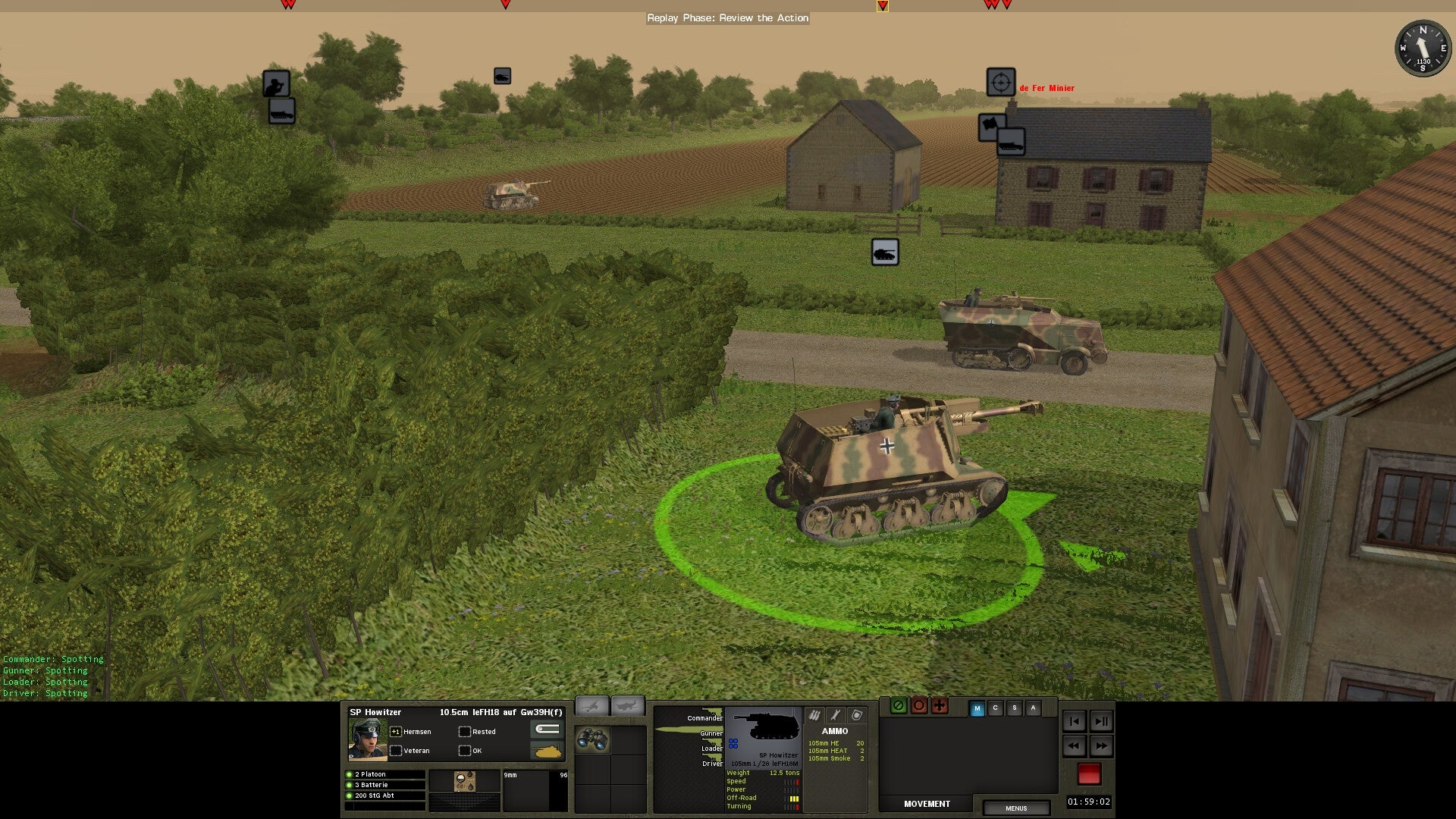The height and width of the screenshot is (819, 1456).
Task: Open the MENUS panel
Action: click(1016, 808)
